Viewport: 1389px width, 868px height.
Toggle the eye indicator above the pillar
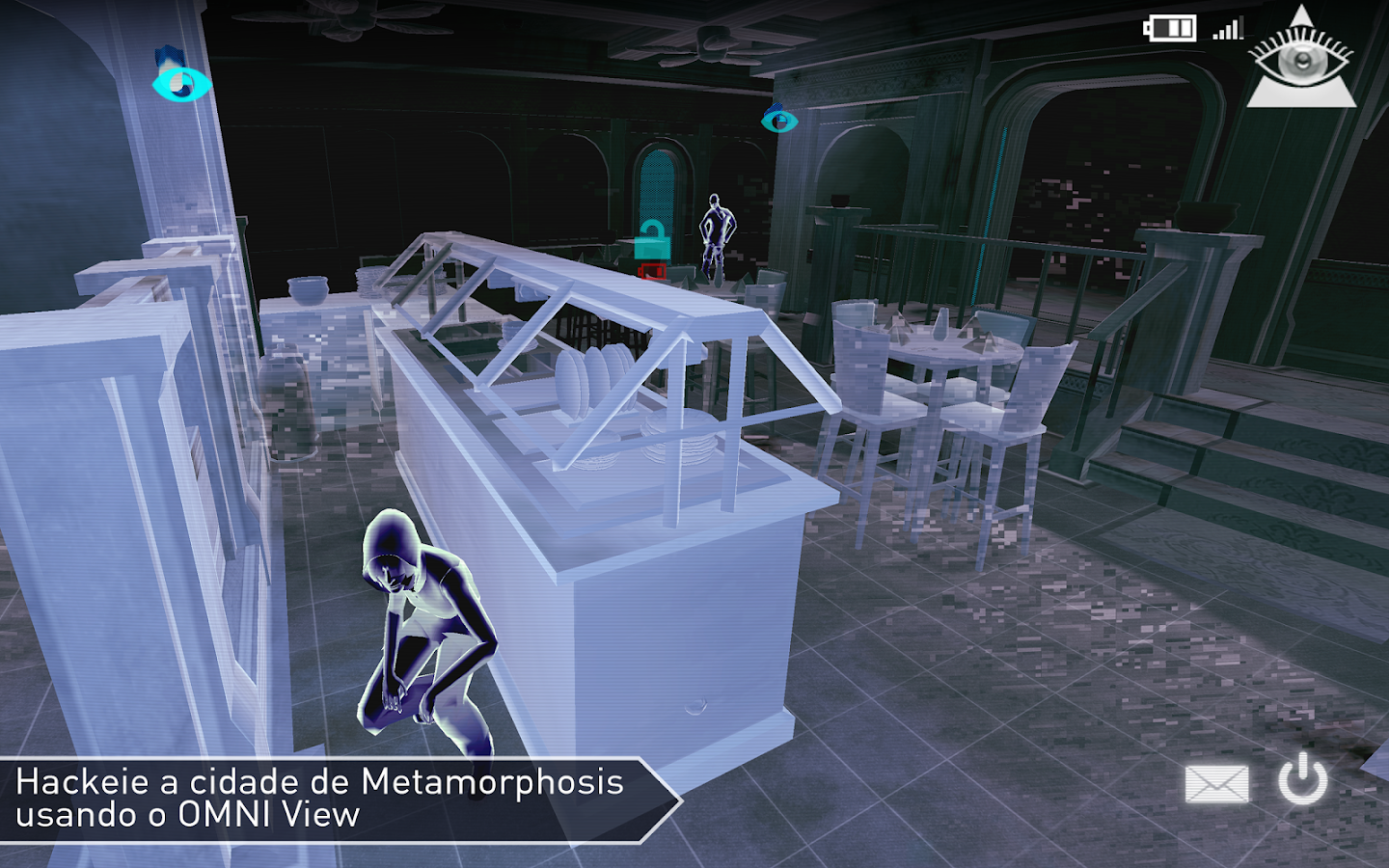point(178,84)
